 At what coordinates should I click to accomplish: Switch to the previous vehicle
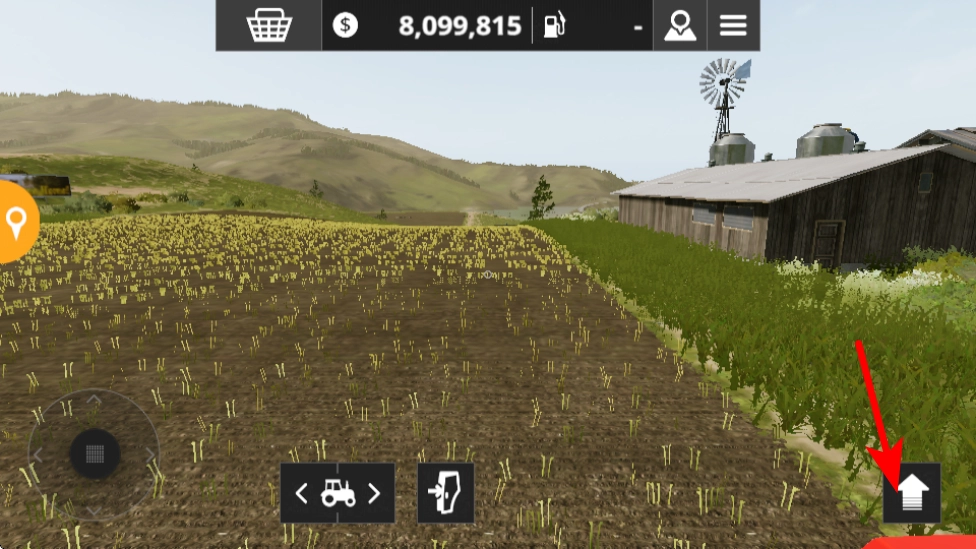[x=302, y=493]
